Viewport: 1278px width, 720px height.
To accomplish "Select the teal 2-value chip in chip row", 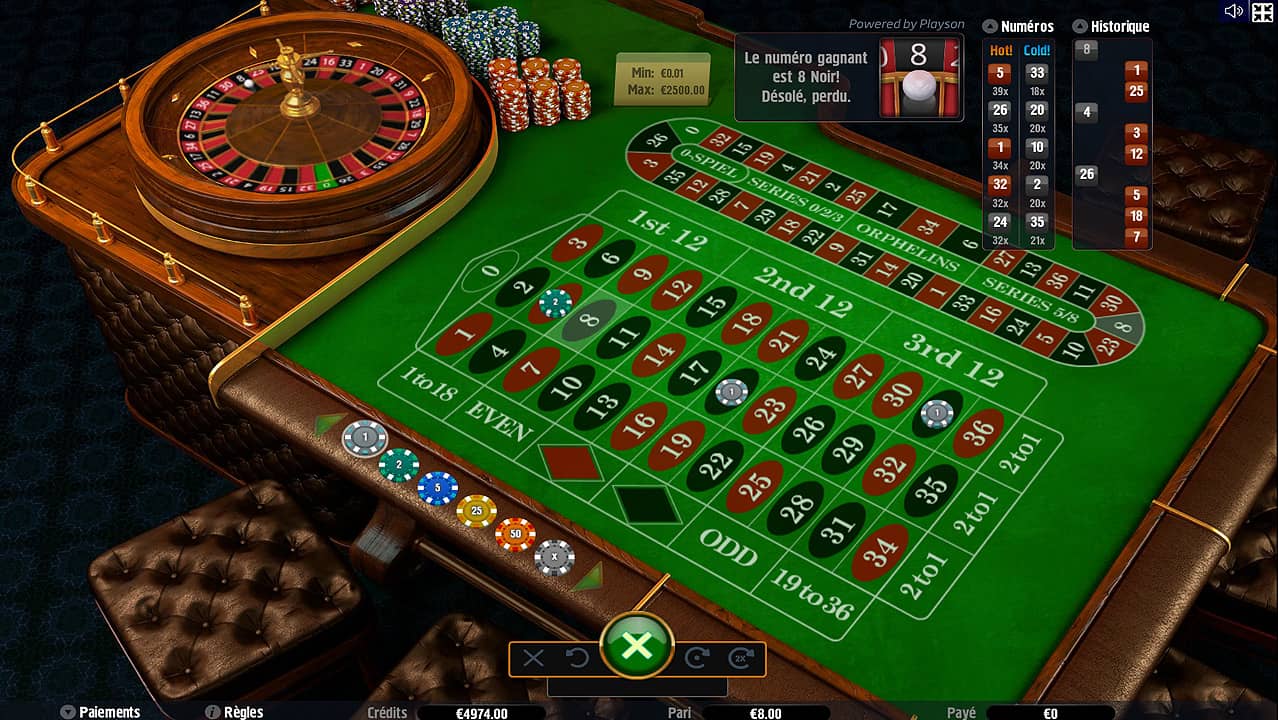I will click(398, 464).
